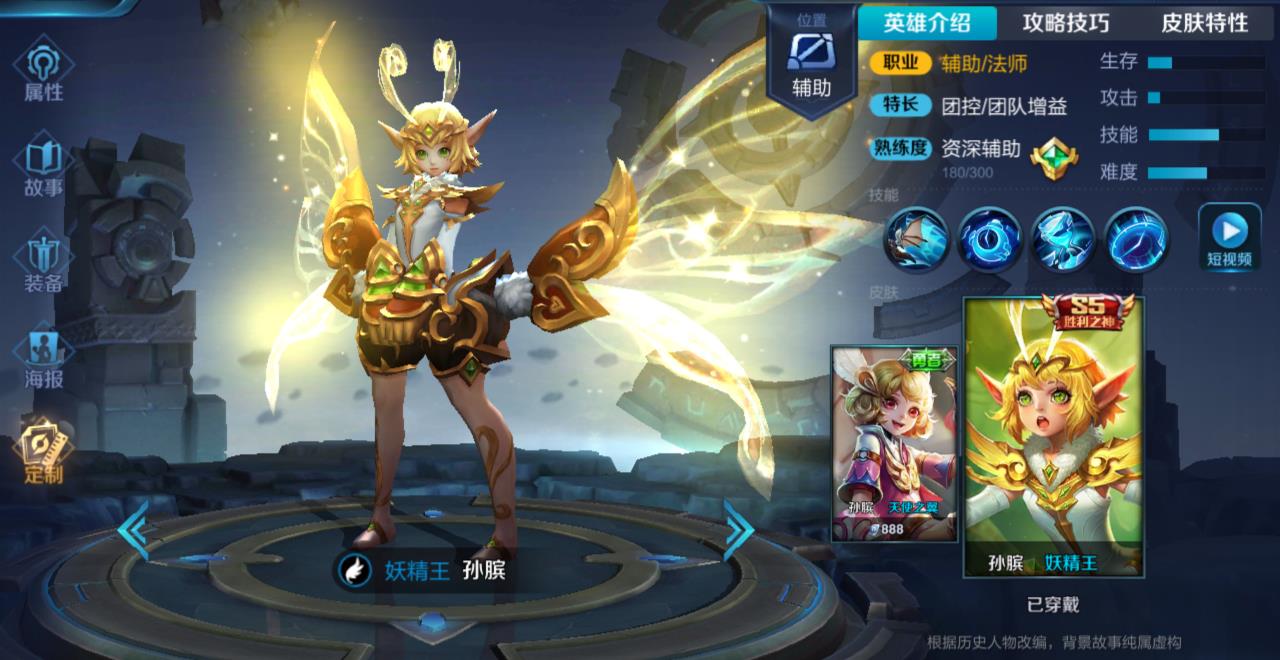Image resolution: width=1280 pixels, height=660 pixels.
Task: Select the 妖精王 skin card
Action: pos(1054,437)
